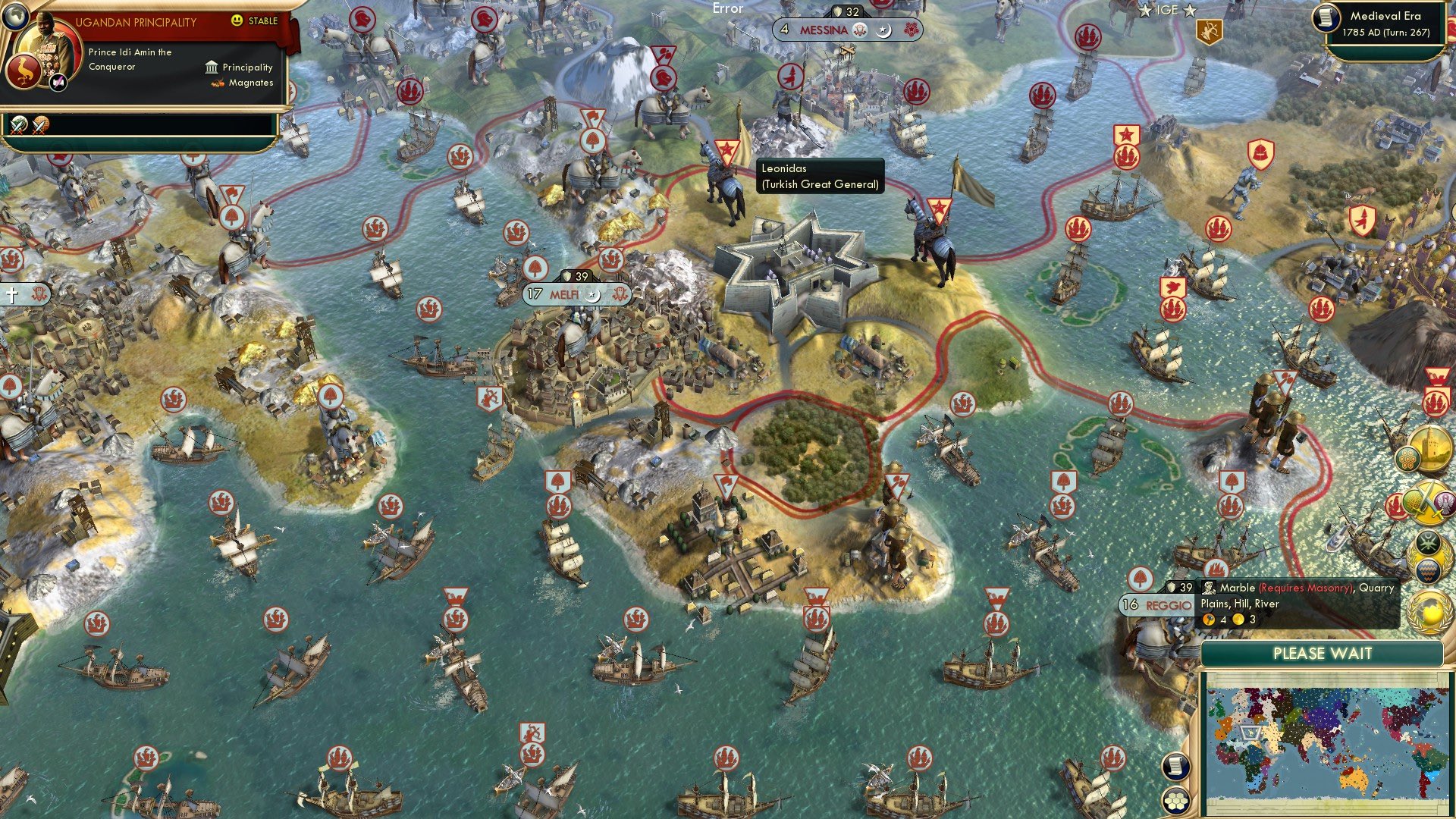Click the PLEASE WAIT banner

pyautogui.click(x=1323, y=654)
